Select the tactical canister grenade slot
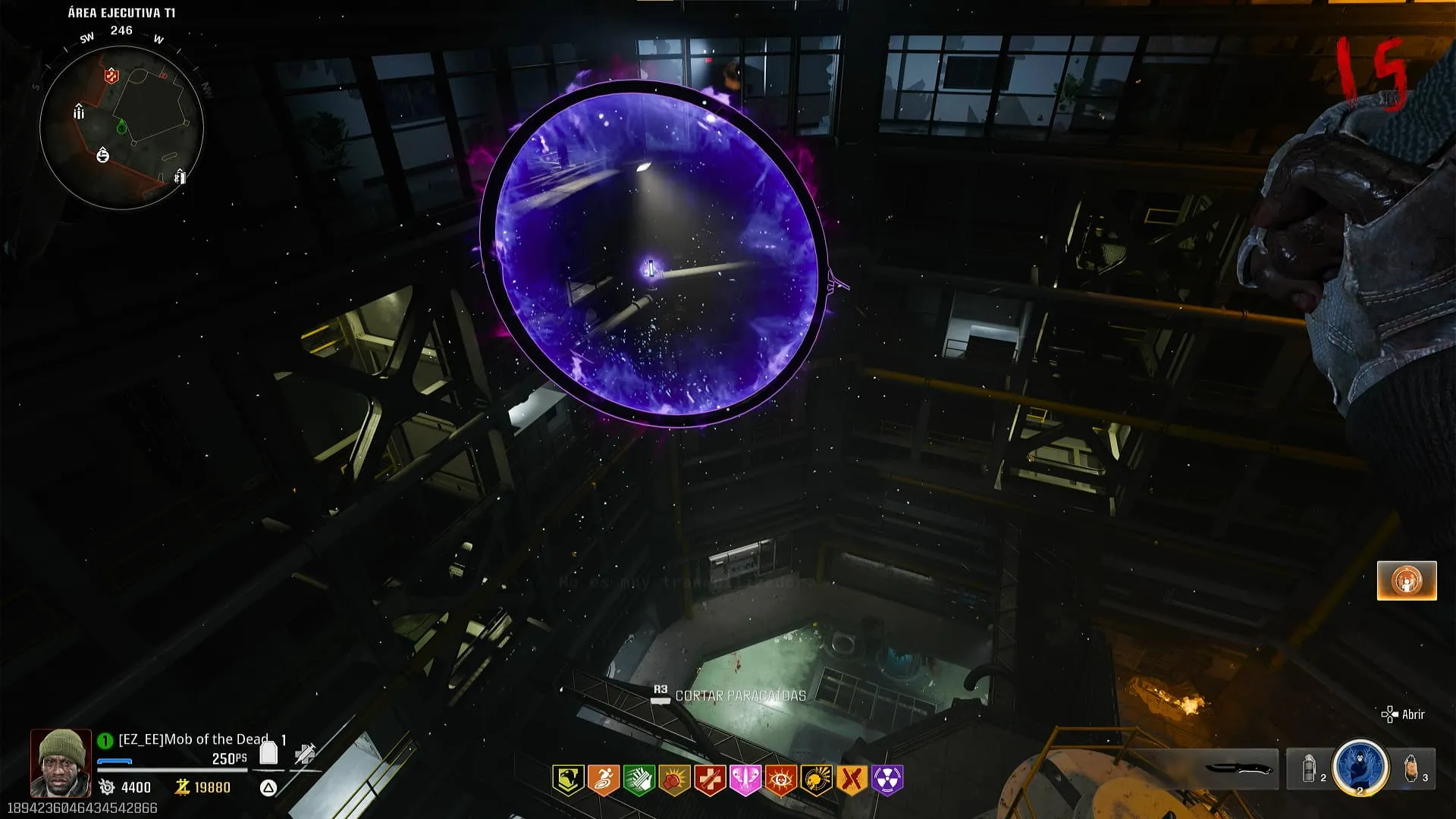1456x819 pixels. [1310, 769]
